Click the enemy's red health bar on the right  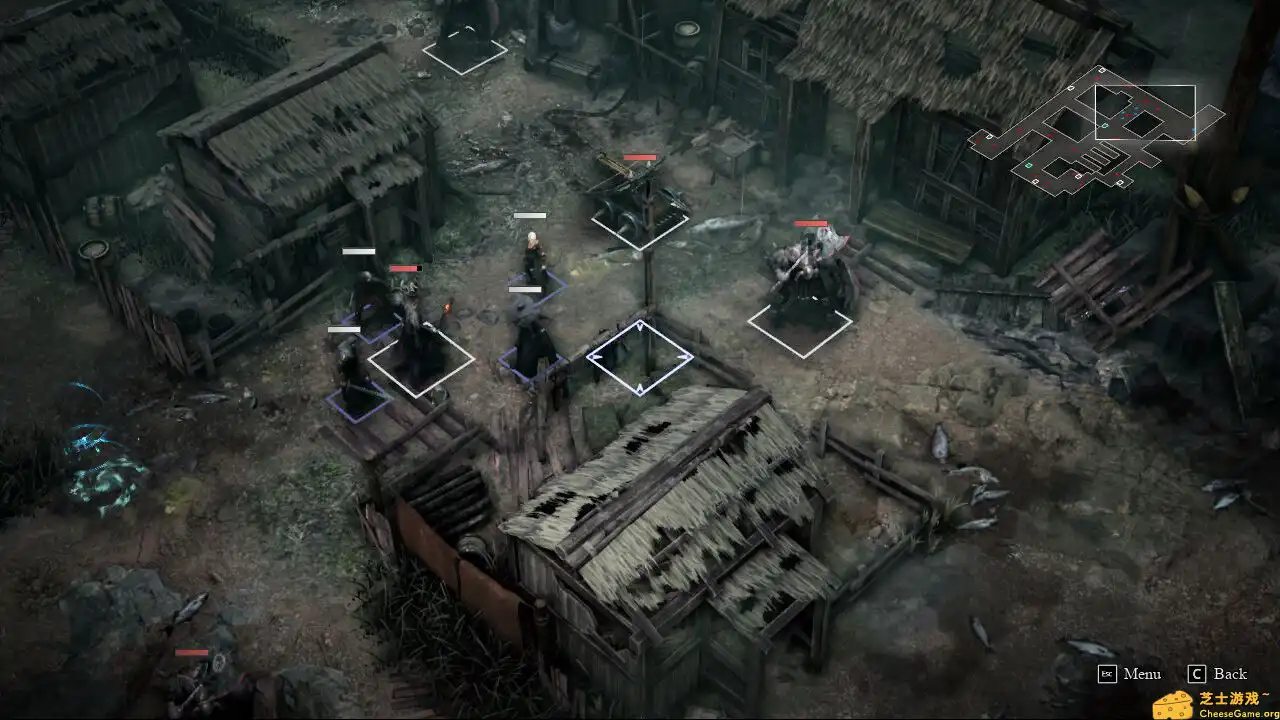(810, 224)
